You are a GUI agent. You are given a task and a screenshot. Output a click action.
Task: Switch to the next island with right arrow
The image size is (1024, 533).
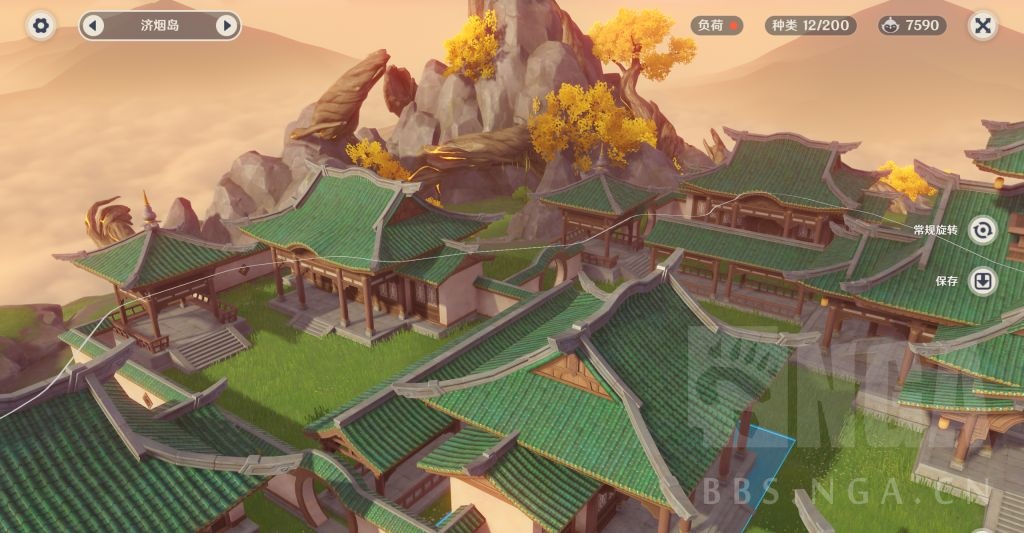point(226,26)
